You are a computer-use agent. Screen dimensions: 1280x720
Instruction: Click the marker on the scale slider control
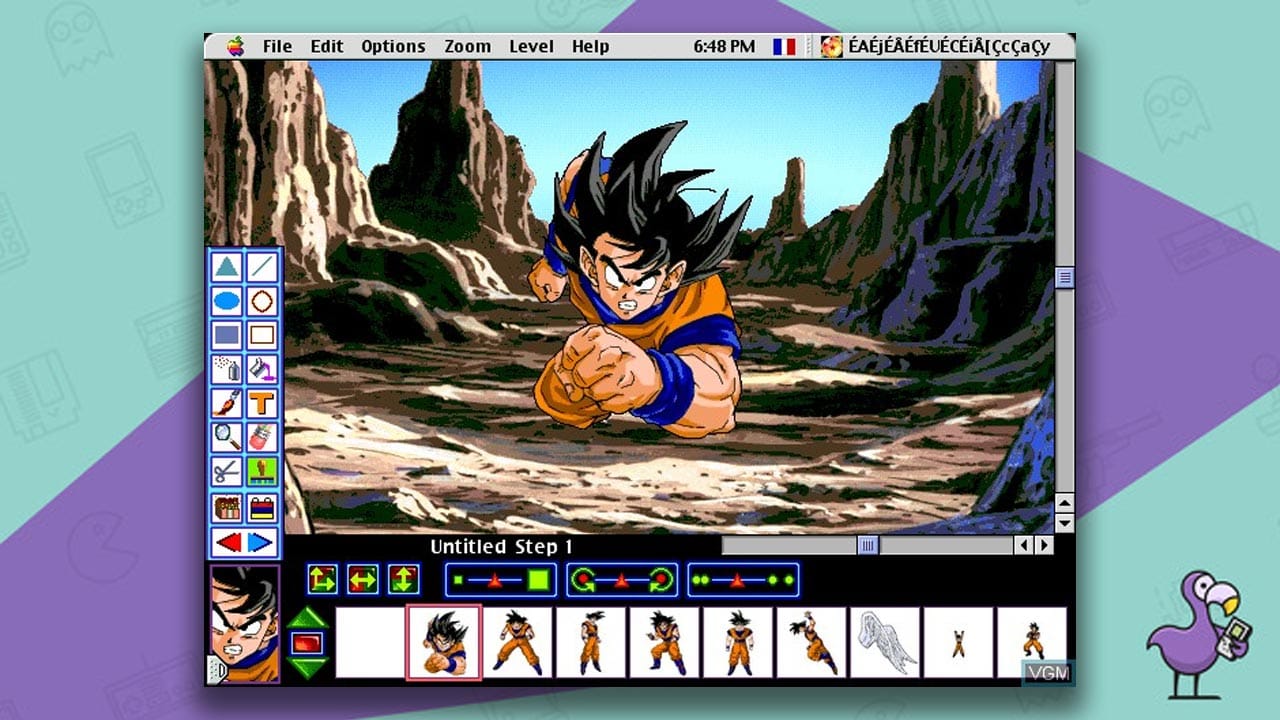[494, 580]
